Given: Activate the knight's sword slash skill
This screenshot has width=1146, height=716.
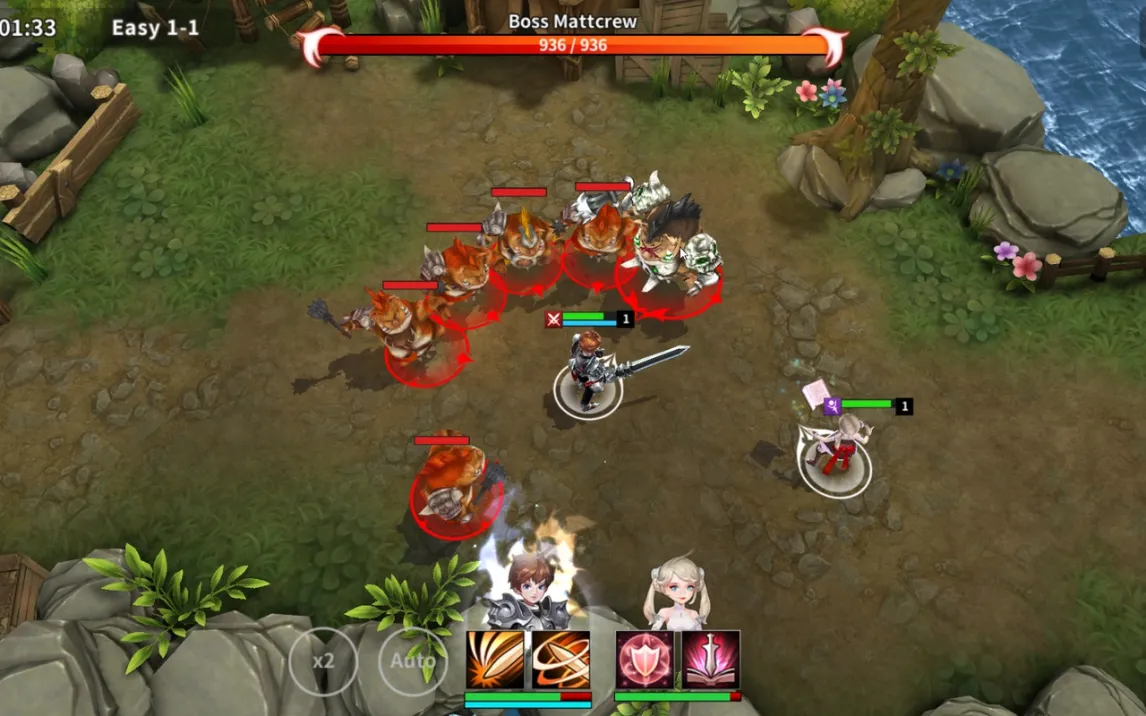Looking at the screenshot, I should pos(495,660).
